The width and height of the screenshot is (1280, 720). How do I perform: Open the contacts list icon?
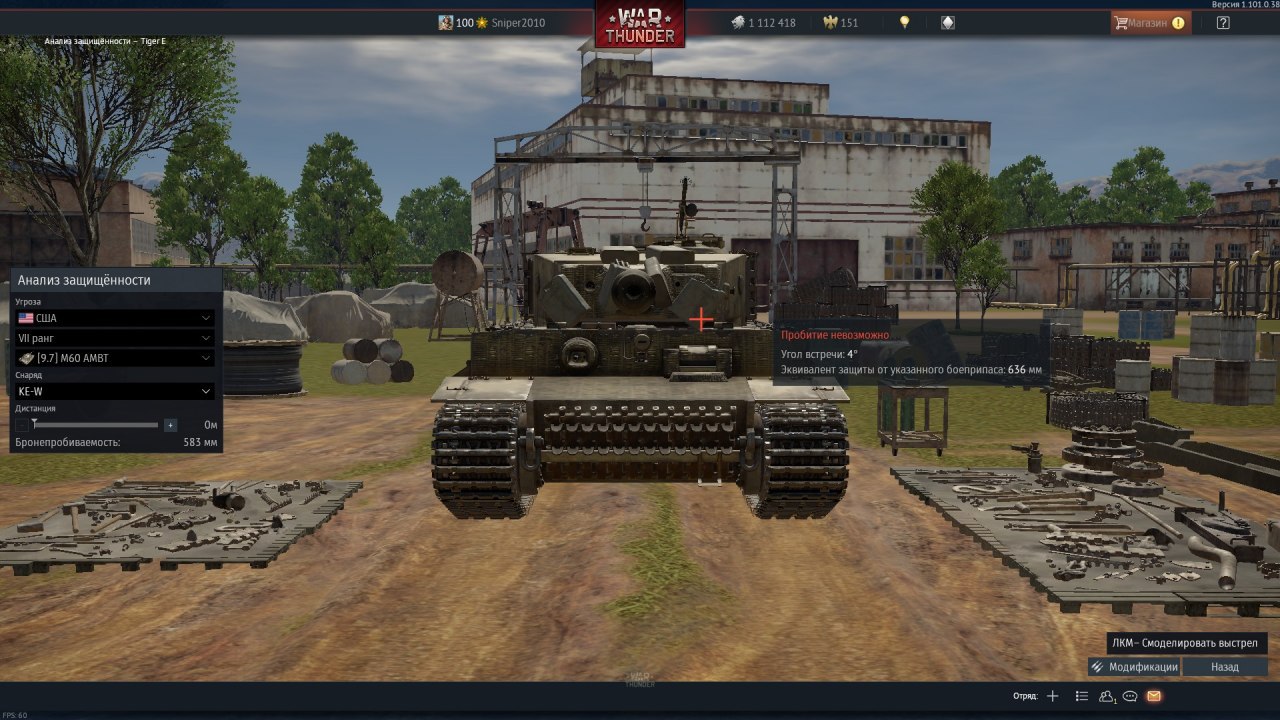pyautogui.click(x=1107, y=696)
